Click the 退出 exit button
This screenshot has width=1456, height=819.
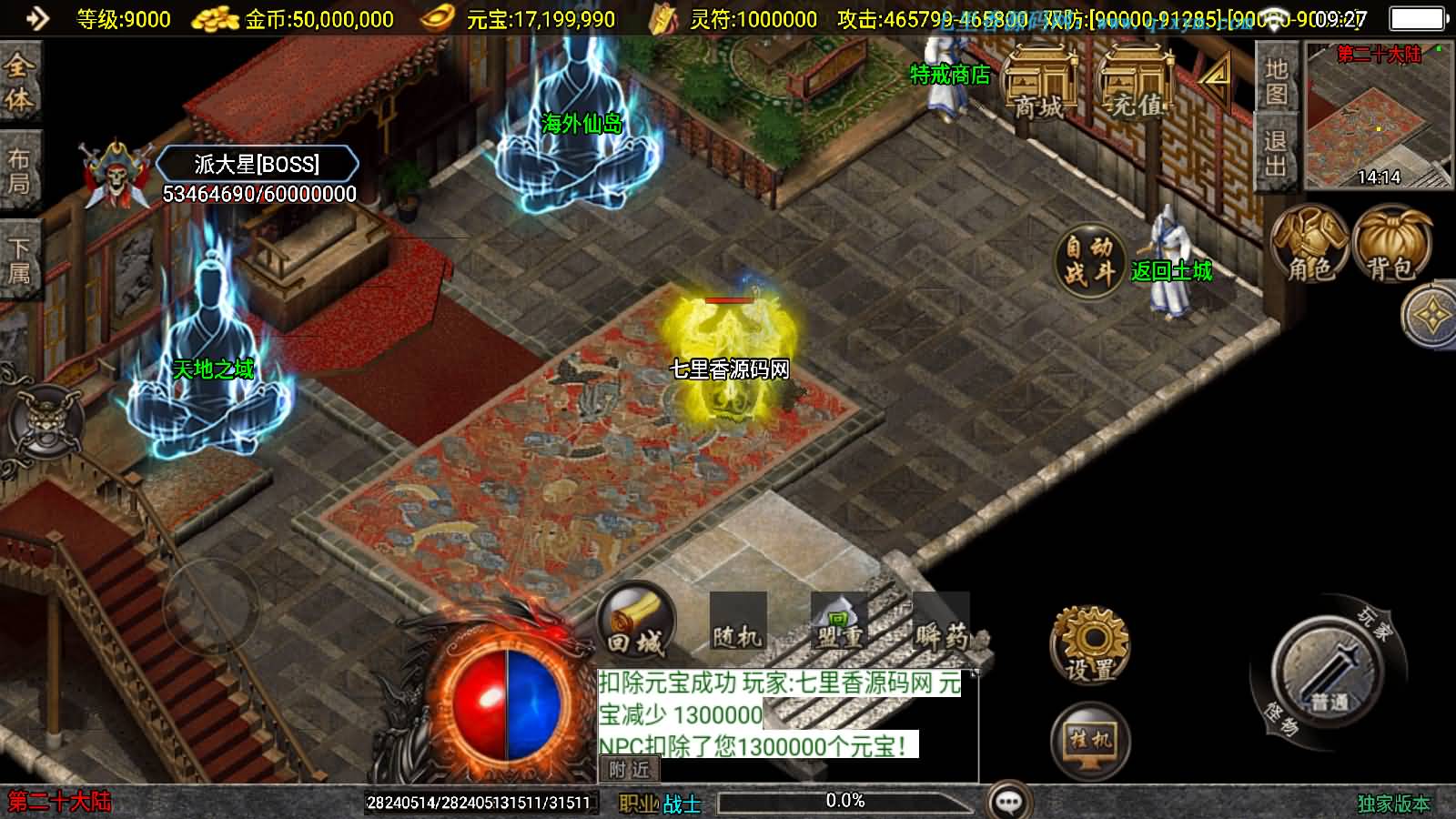point(1276,152)
